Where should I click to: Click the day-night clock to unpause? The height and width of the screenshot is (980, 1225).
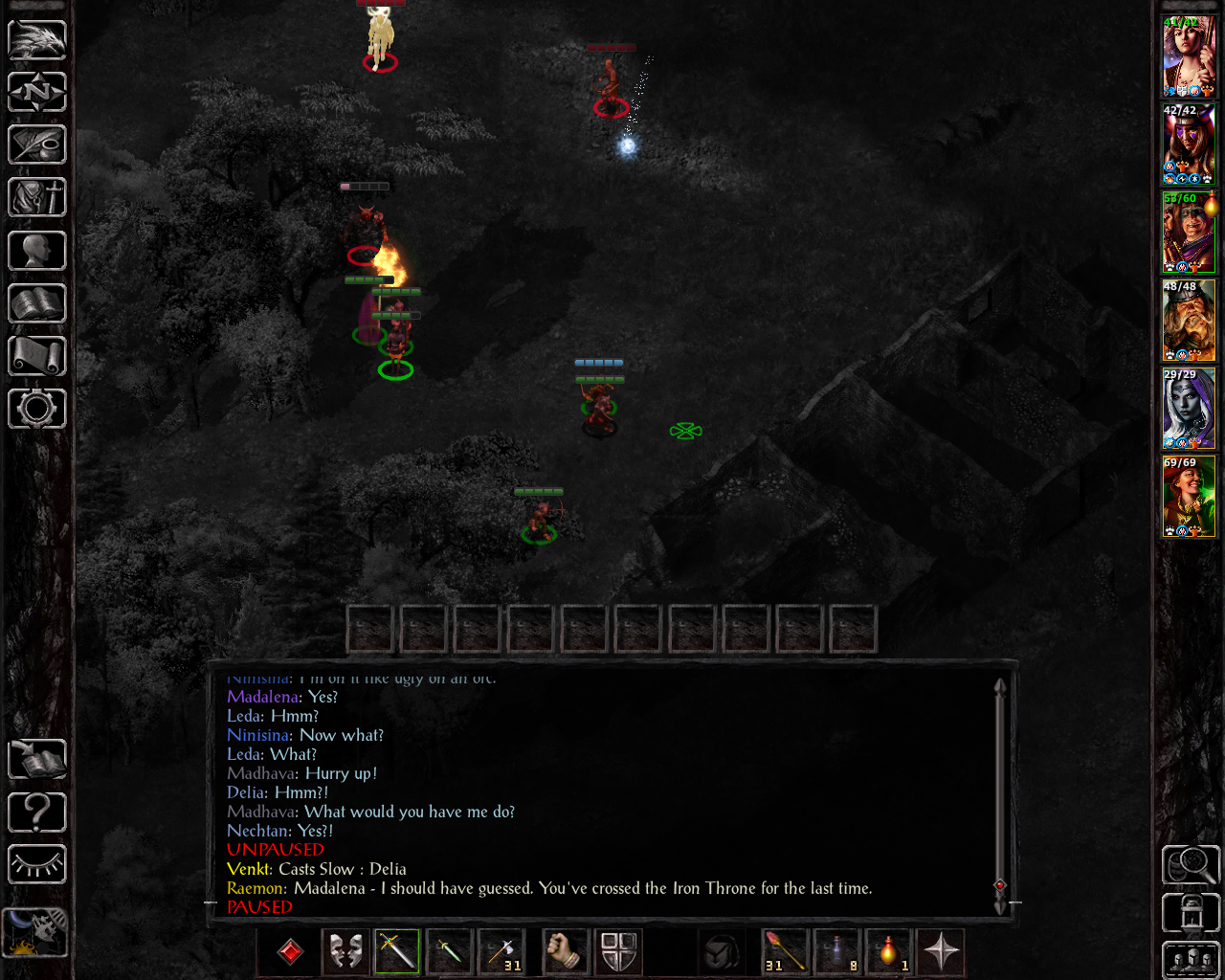pyautogui.click(x=35, y=932)
